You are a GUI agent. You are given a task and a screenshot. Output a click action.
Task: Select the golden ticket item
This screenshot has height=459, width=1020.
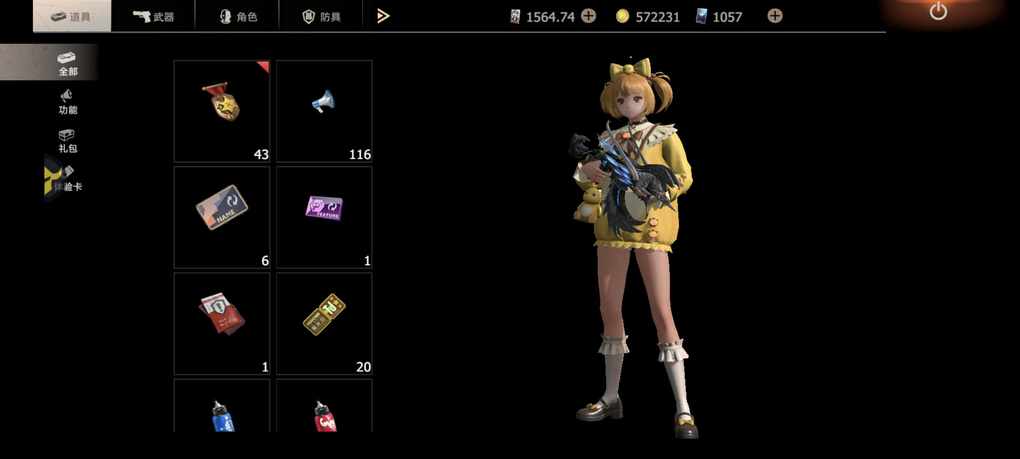point(324,322)
